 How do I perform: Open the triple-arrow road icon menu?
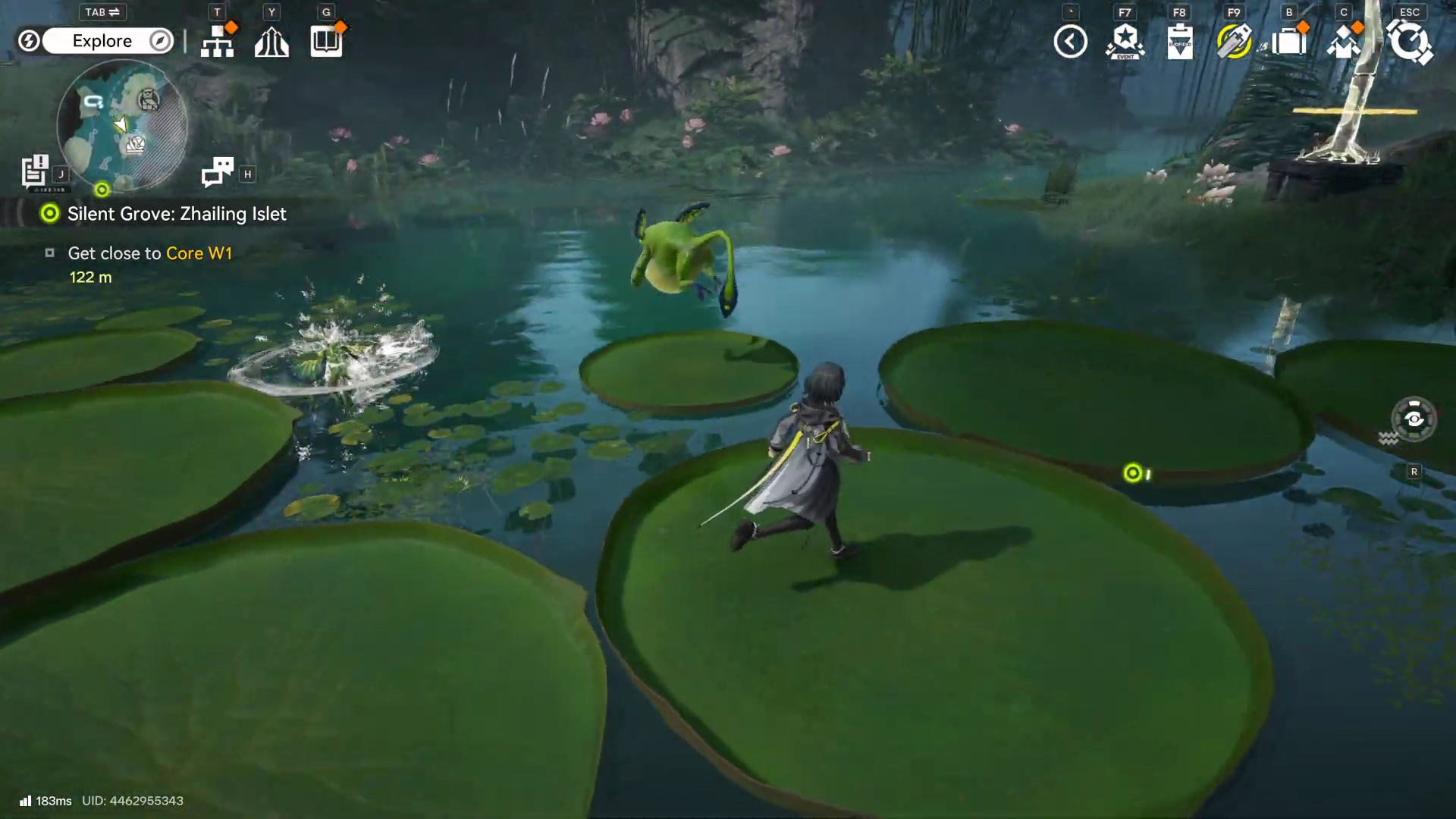pos(271,42)
